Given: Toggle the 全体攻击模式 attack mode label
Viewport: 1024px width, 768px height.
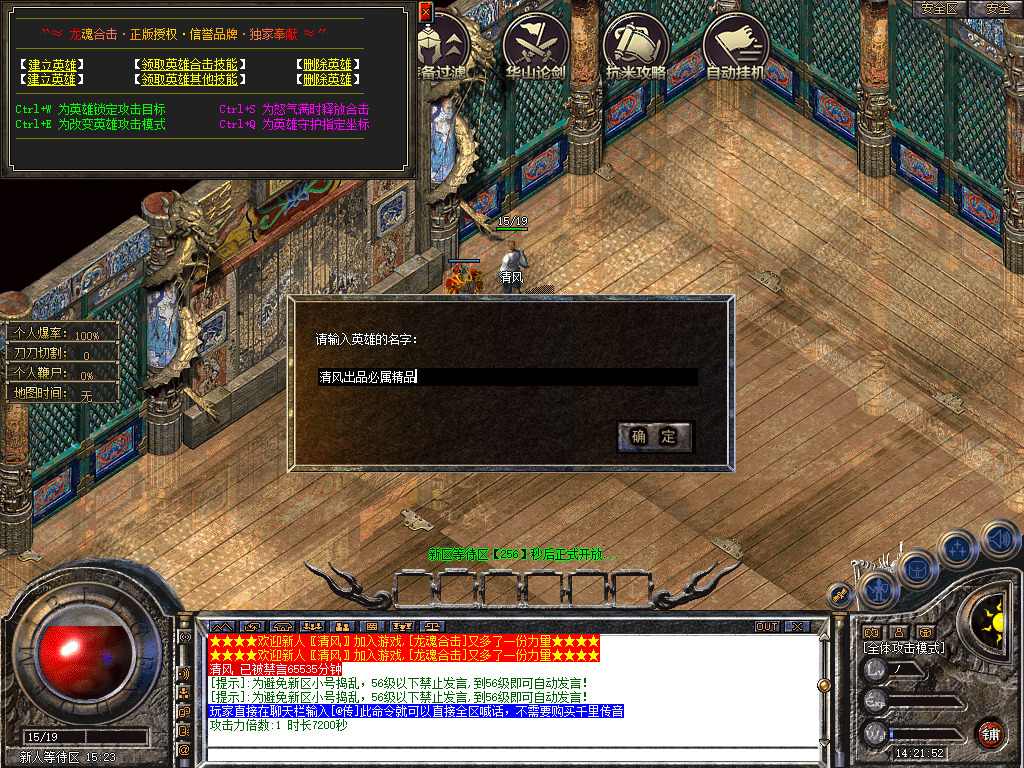Looking at the screenshot, I should (904, 648).
